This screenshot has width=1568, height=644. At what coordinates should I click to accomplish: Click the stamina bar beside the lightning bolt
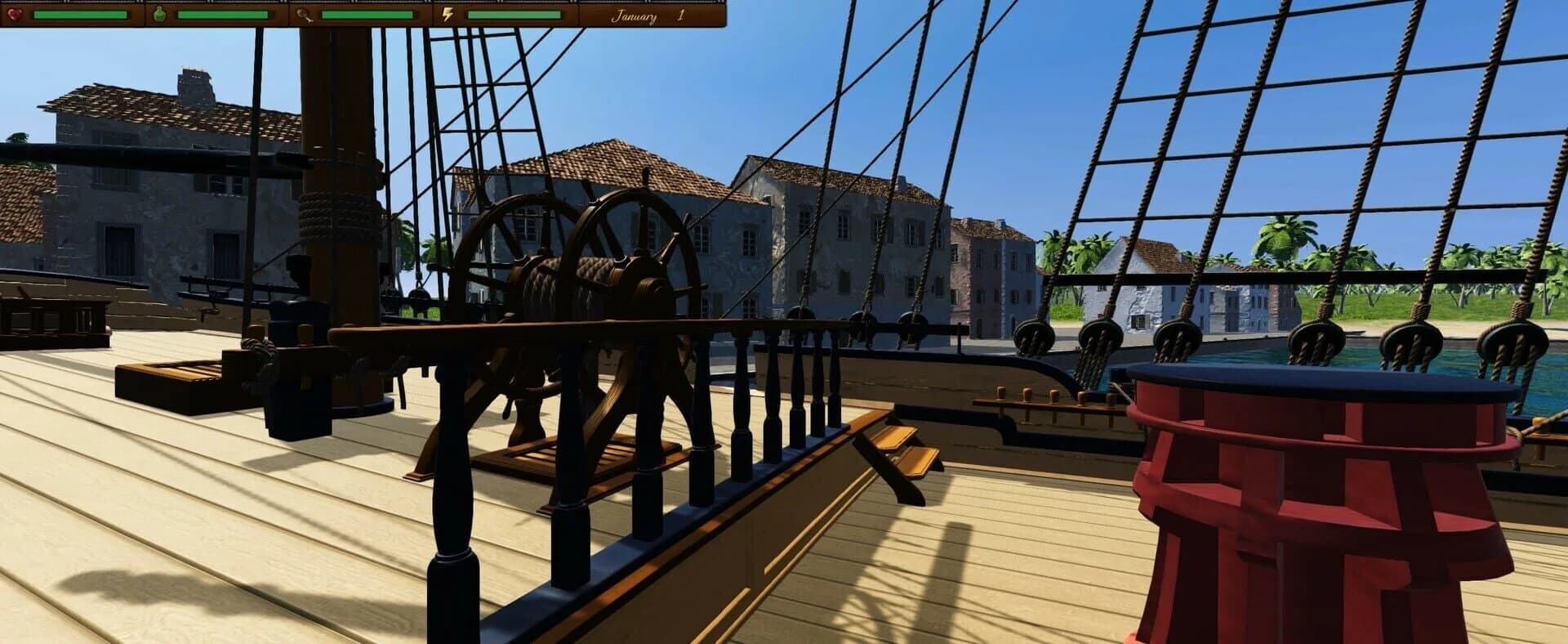click(514, 15)
